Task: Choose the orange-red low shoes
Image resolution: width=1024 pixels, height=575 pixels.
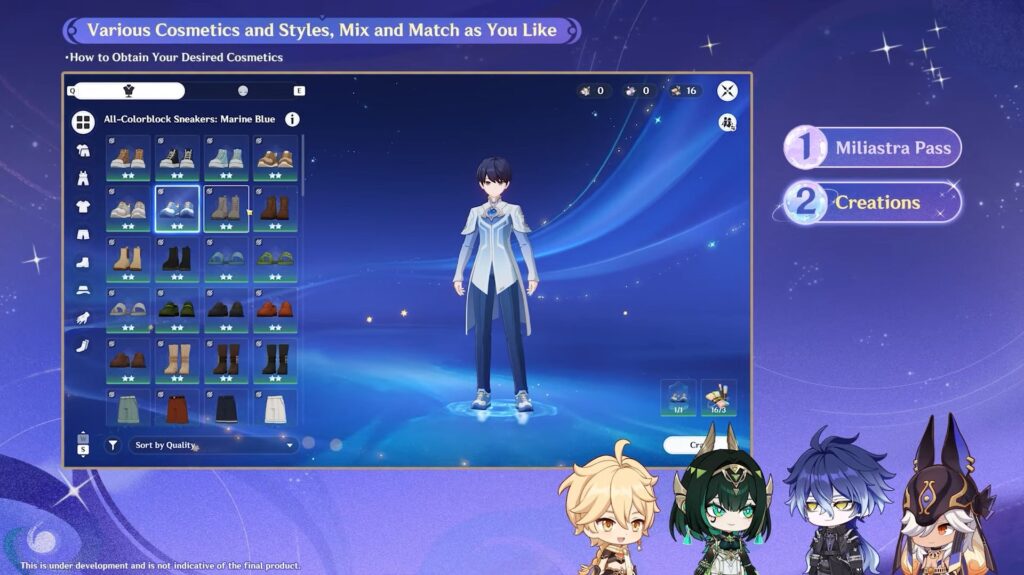Action: pos(274,310)
